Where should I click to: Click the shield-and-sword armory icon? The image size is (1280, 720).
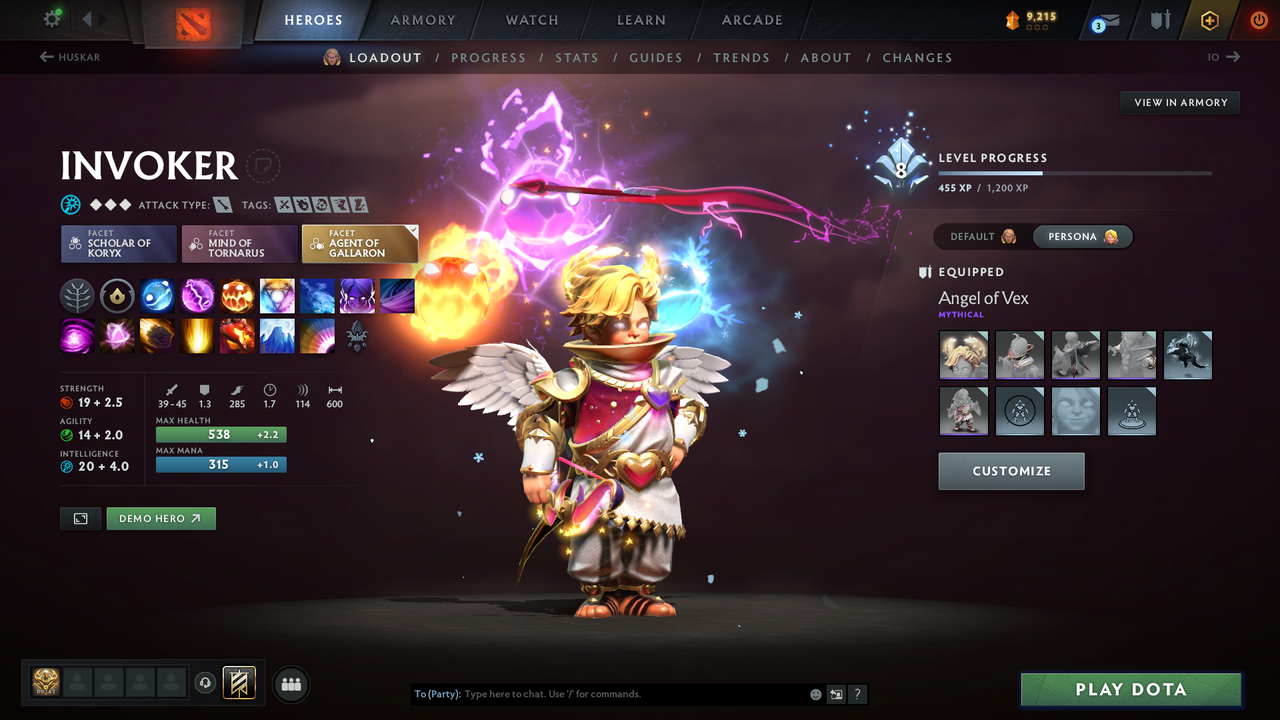(1160, 20)
